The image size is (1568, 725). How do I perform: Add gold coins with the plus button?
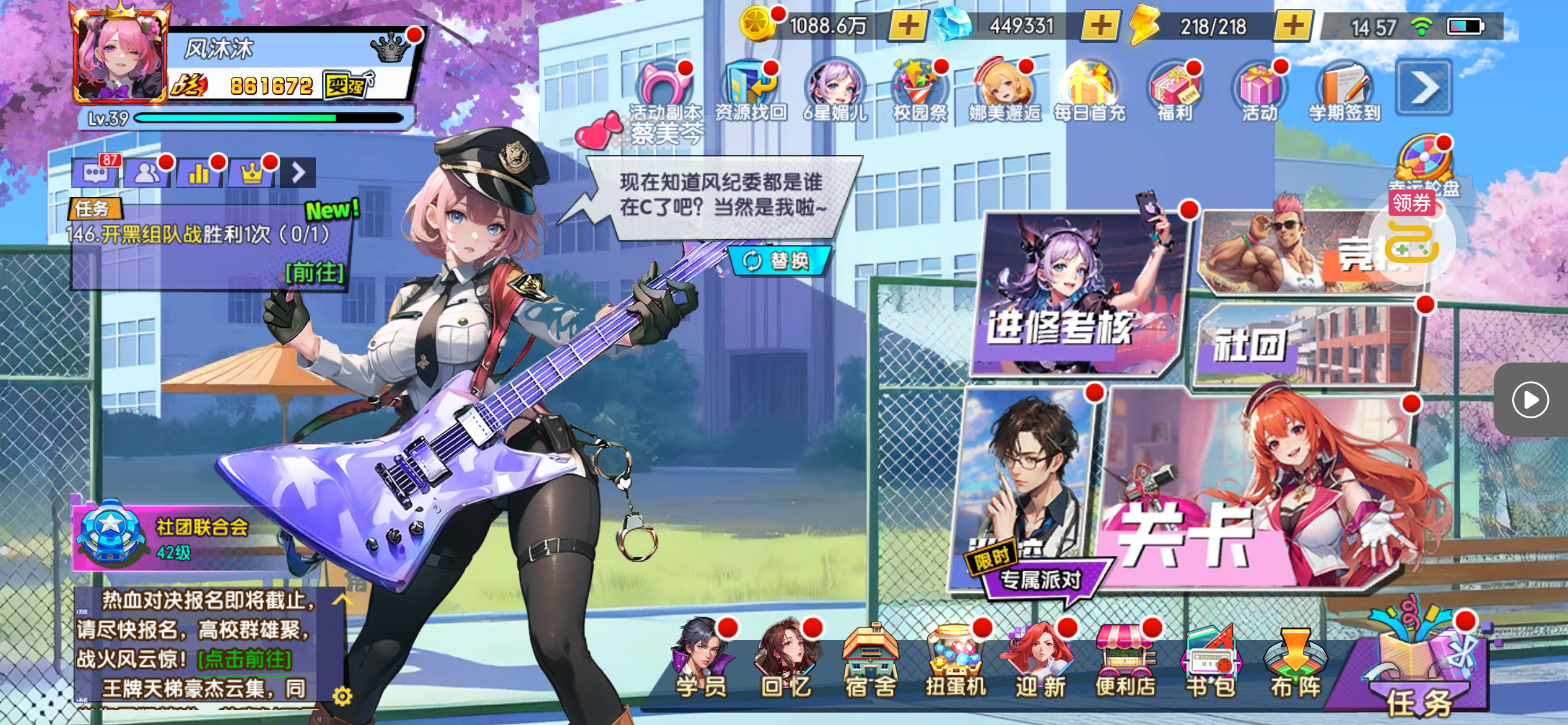(908, 26)
